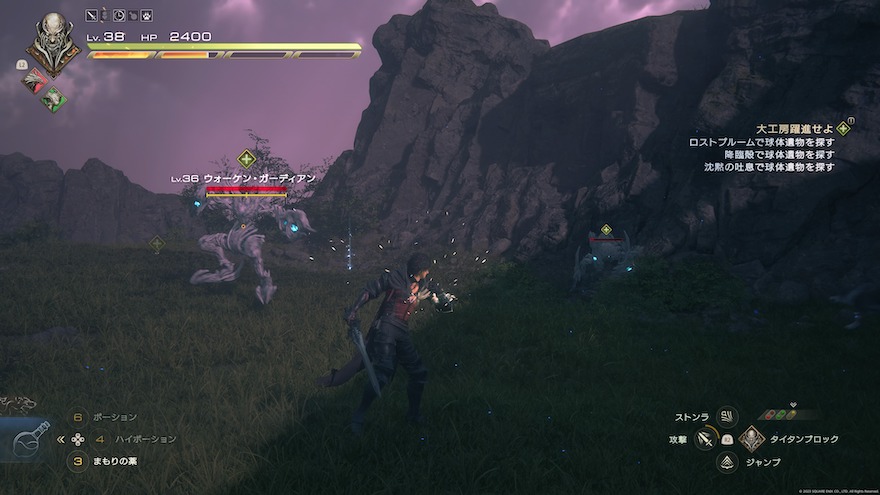Screen dimensions: 880x495
Task: Click Clive's Titan eikon portrait
Action: coord(52,42)
